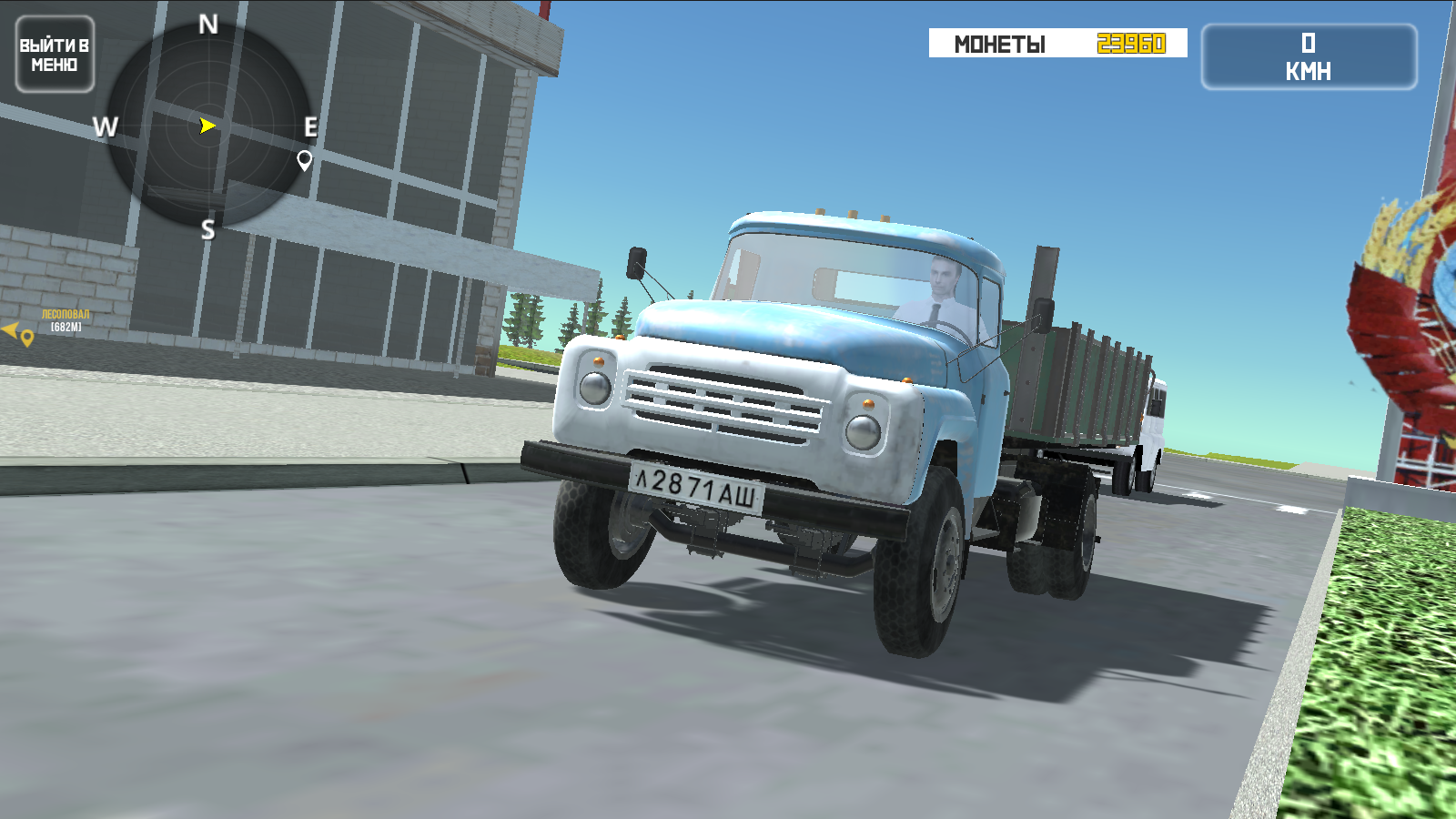Click the S letter on the compass
The image size is (1456, 819).
[207, 227]
